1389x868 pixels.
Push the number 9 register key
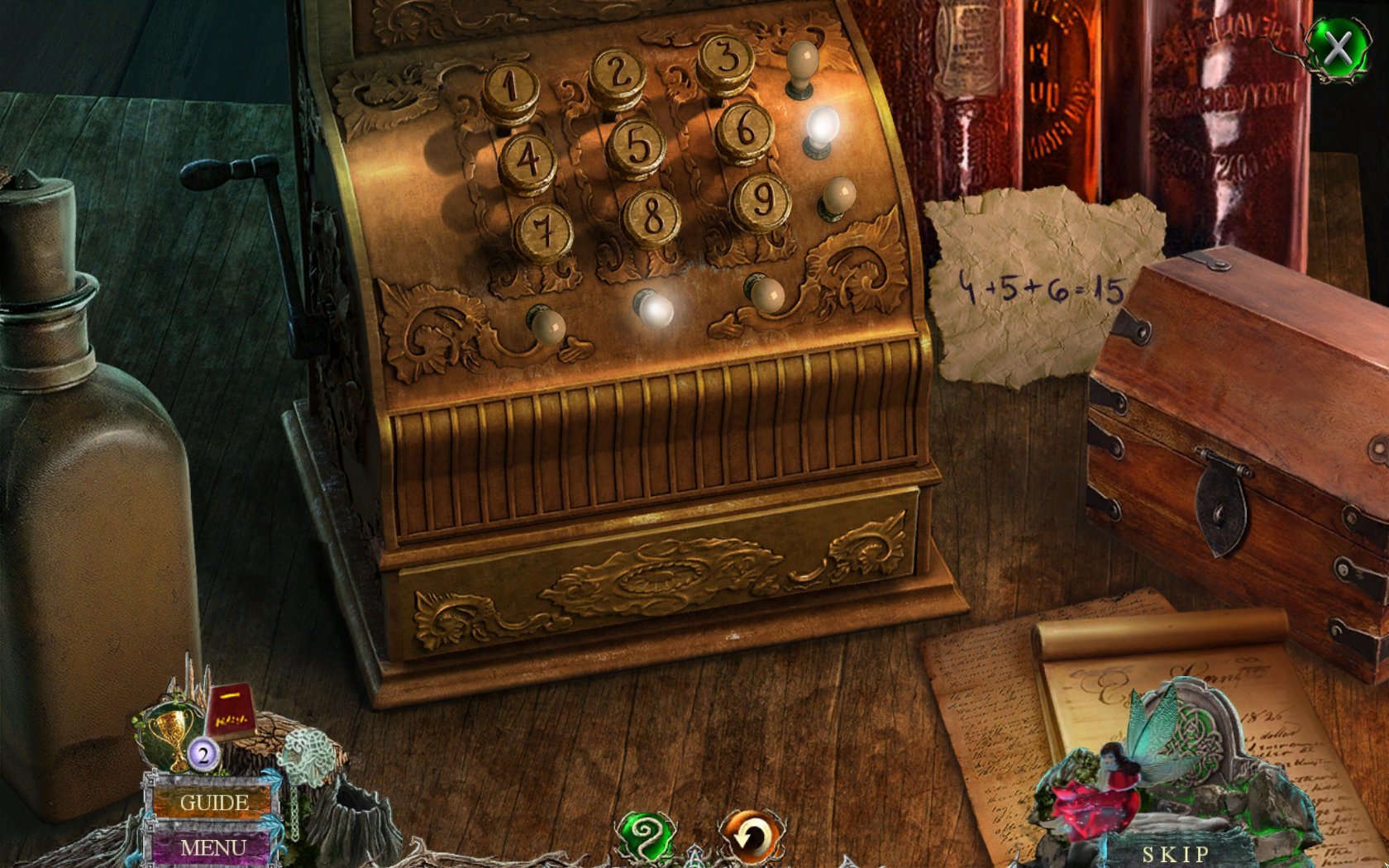(x=761, y=198)
